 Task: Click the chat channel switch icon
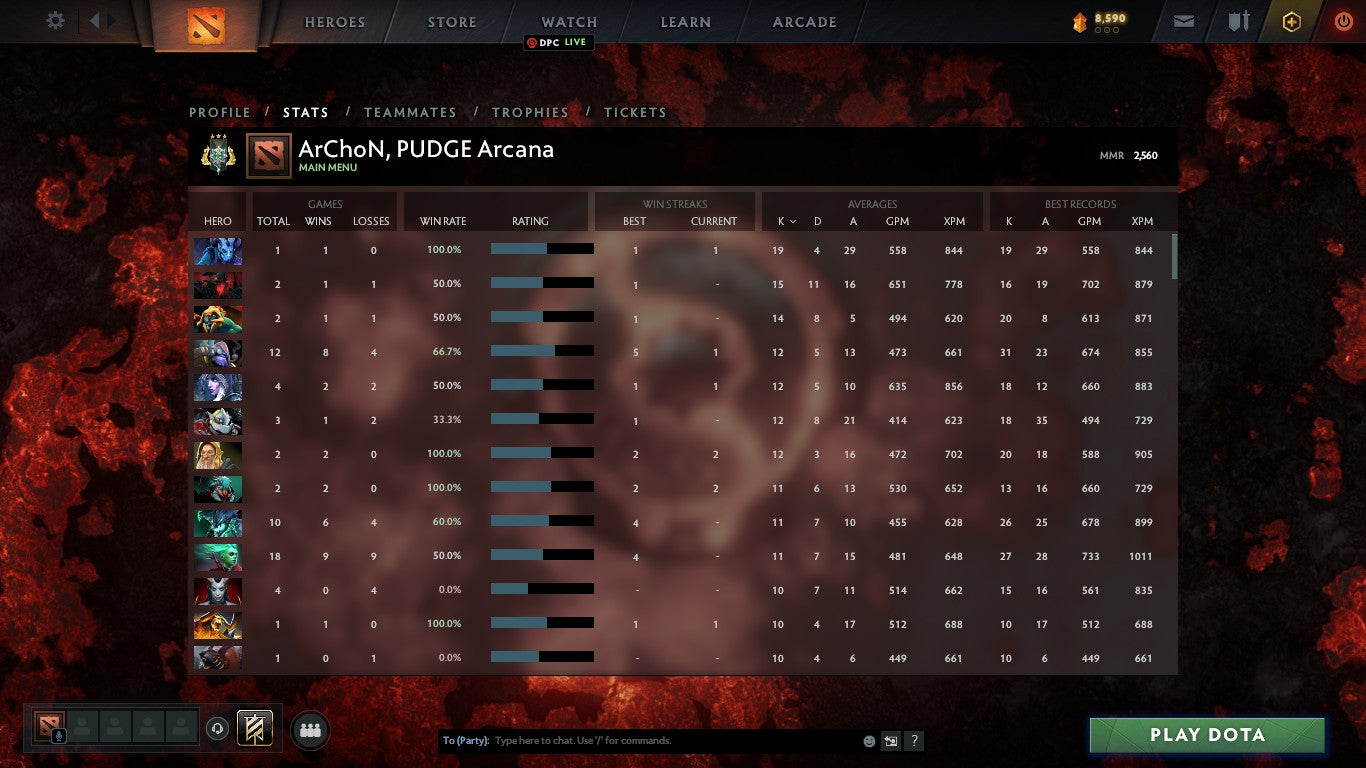(889, 740)
